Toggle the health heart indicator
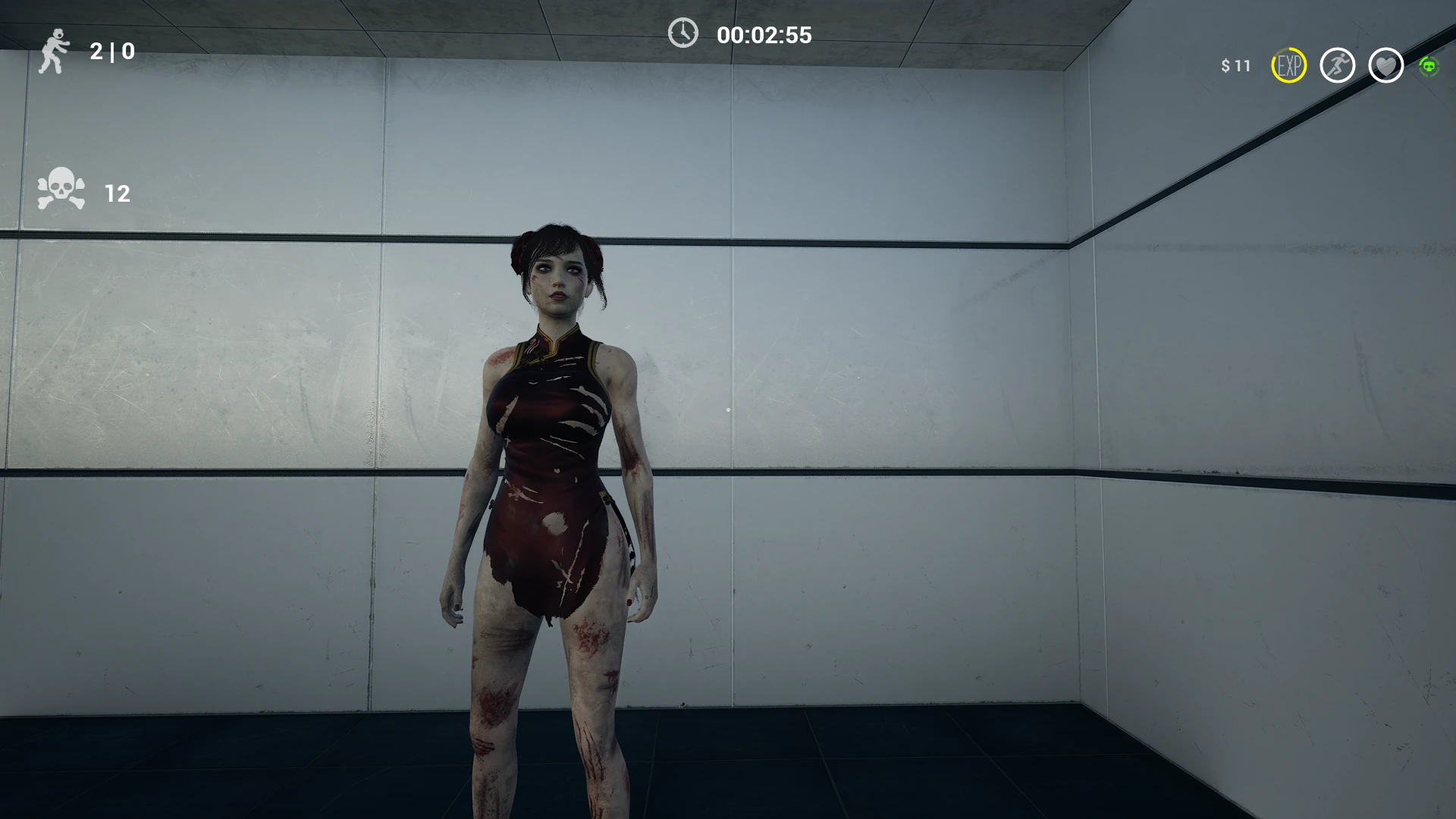This screenshot has width=1456, height=819. pyautogui.click(x=1386, y=67)
